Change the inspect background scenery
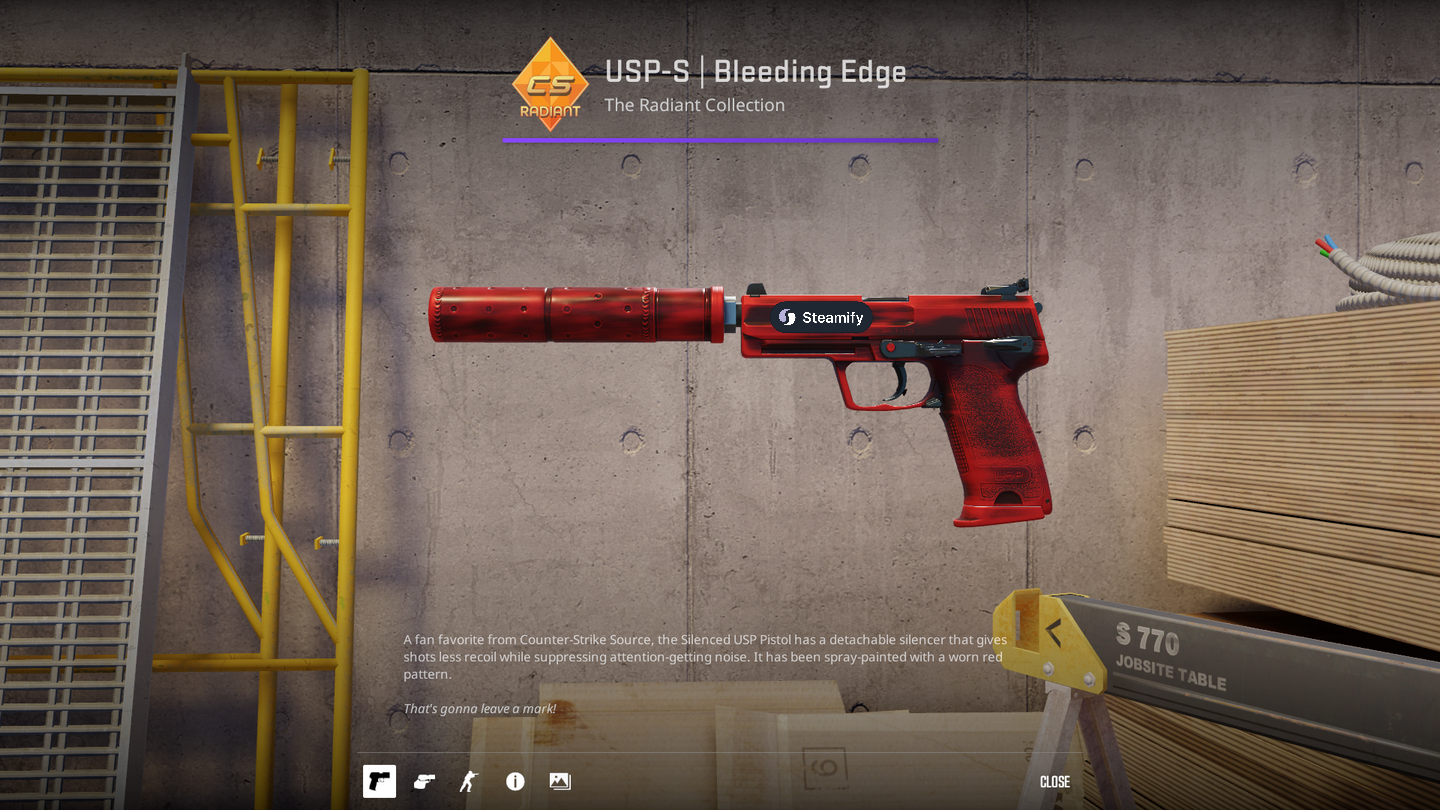This screenshot has height=810, width=1440. pyautogui.click(x=560, y=781)
